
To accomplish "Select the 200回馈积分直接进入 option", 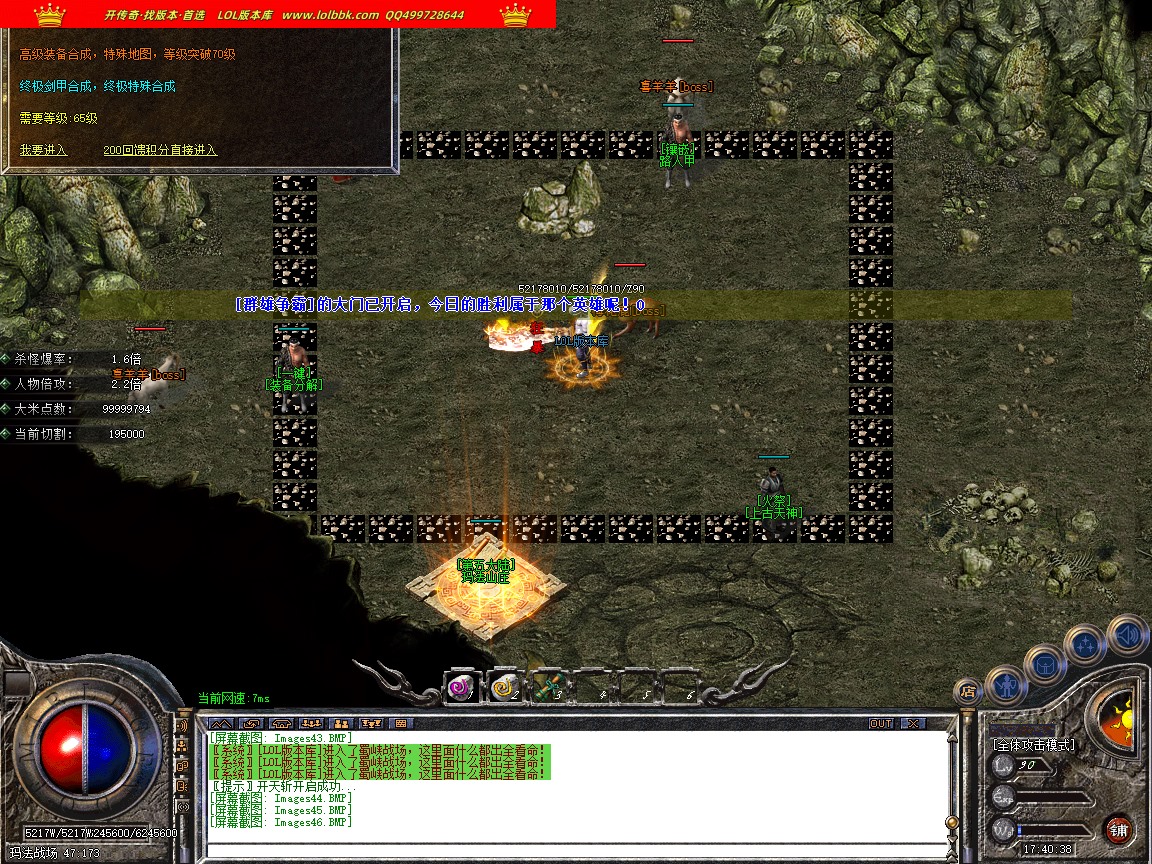I will (x=160, y=150).
